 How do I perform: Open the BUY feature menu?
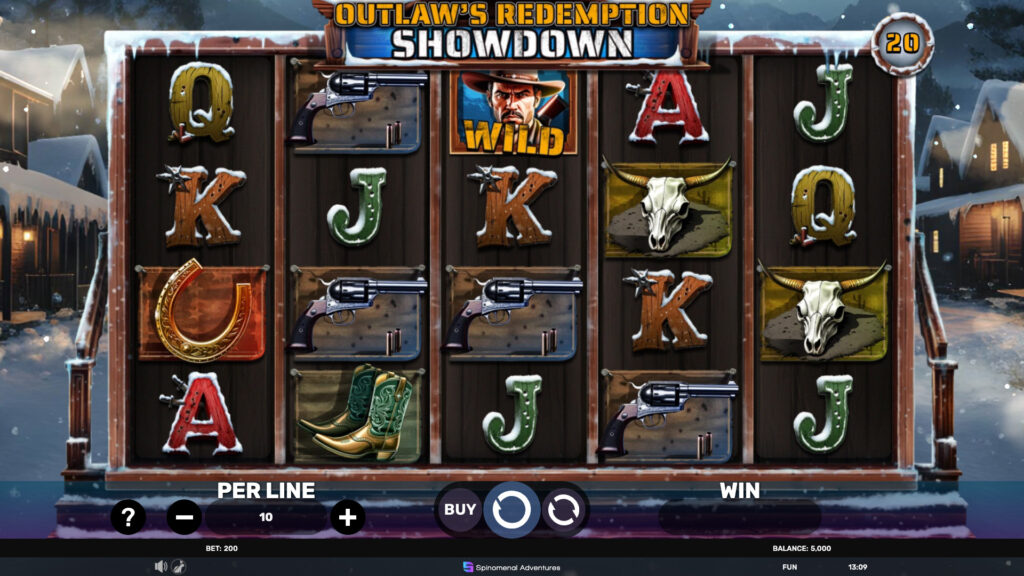pyautogui.click(x=460, y=510)
